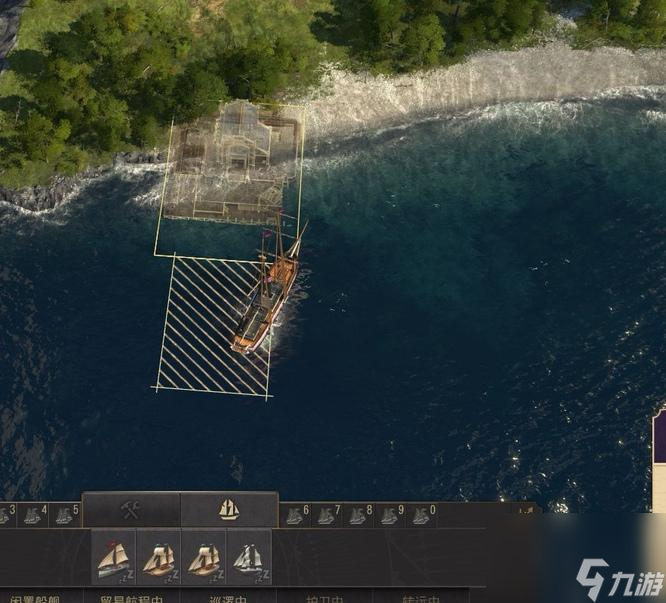Select the idle white-grey ship icon

249,558
